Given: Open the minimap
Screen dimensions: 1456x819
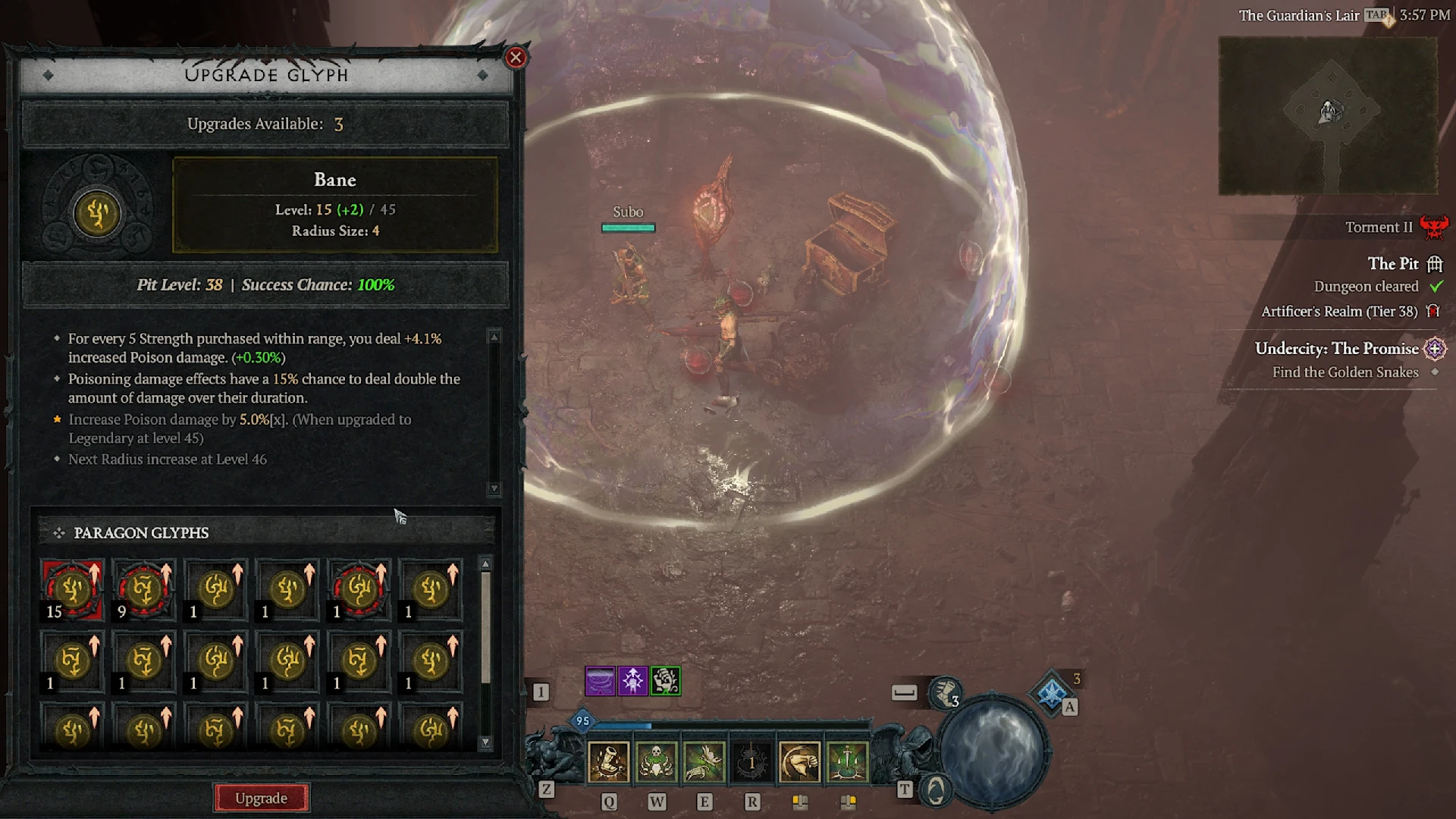Looking at the screenshot, I should pyautogui.click(x=1328, y=115).
